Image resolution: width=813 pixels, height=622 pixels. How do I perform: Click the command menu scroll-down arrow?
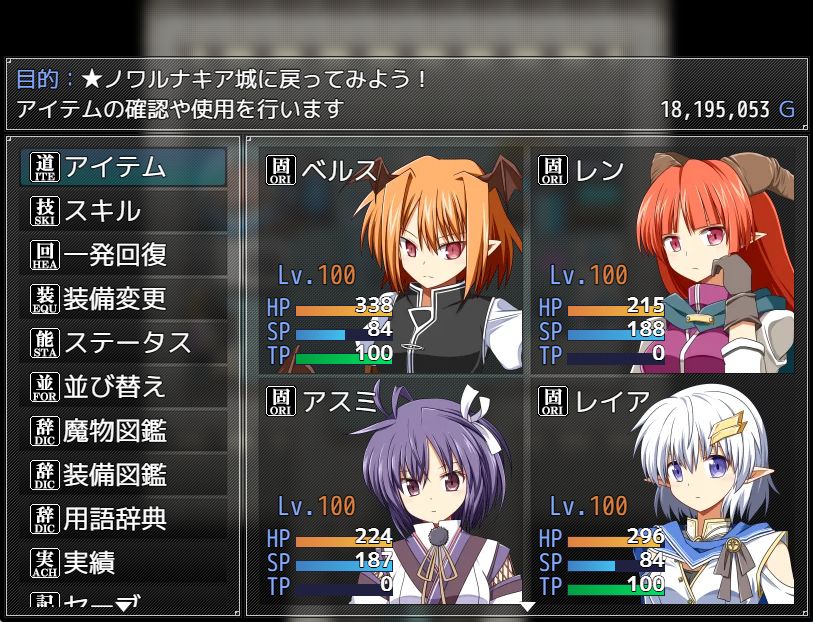pyautogui.click(x=123, y=606)
